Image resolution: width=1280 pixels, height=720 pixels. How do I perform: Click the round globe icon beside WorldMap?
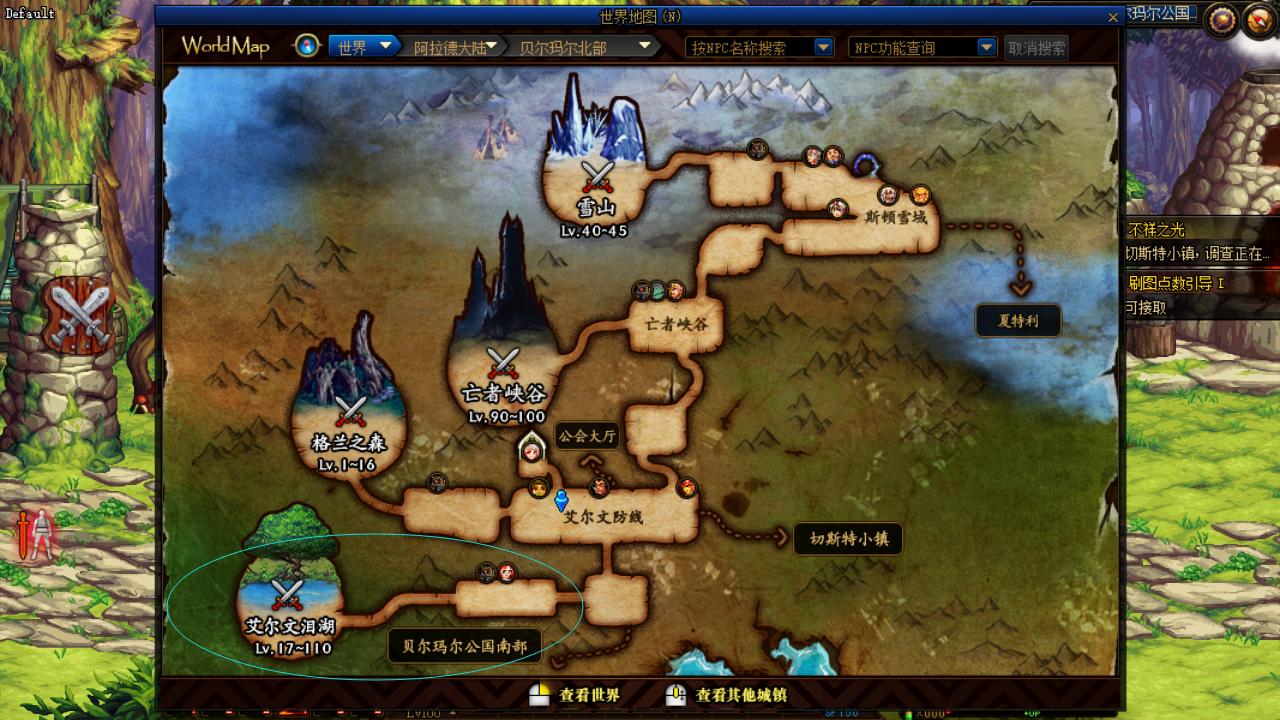click(x=308, y=46)
